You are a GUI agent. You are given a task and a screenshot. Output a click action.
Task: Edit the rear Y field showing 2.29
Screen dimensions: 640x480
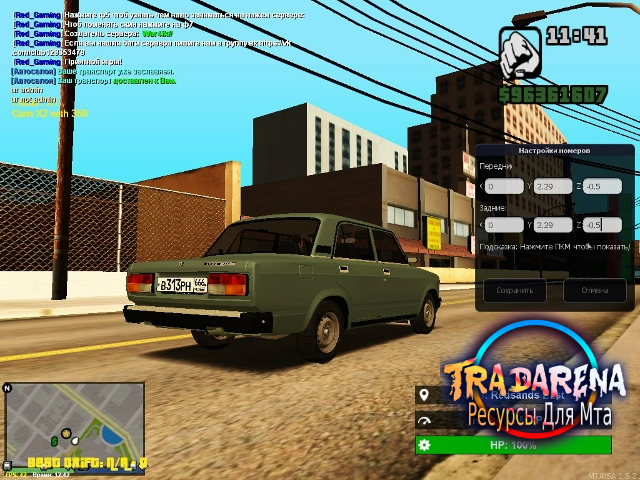(552, 224)
